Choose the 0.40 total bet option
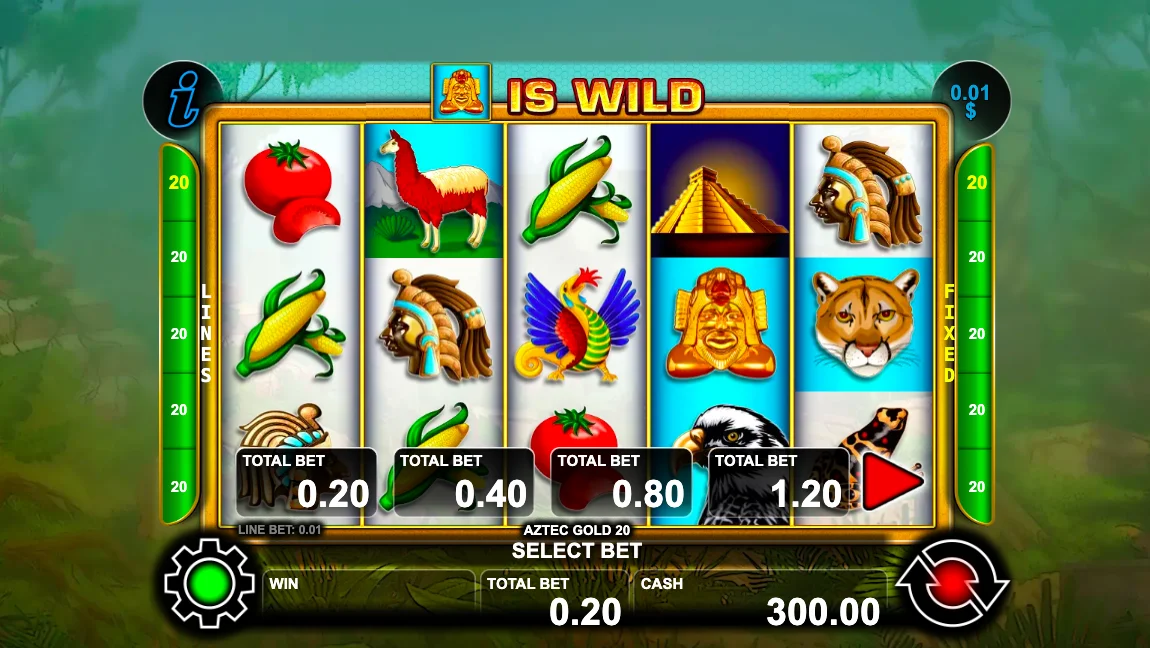The image size is (1150, 648). 463,482
